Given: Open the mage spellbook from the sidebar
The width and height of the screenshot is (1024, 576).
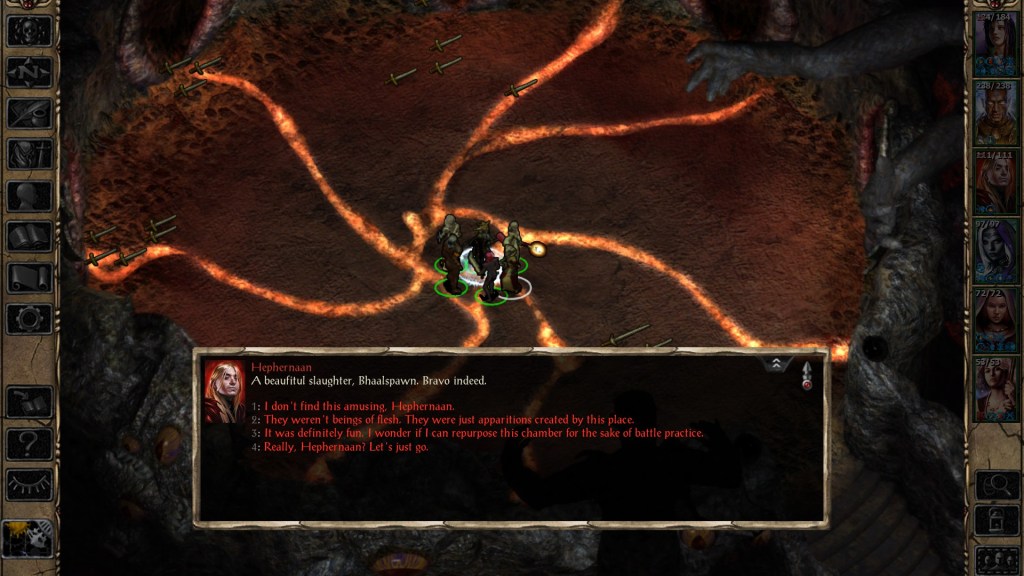Looking at the screenshot, I should coord(29,237).
